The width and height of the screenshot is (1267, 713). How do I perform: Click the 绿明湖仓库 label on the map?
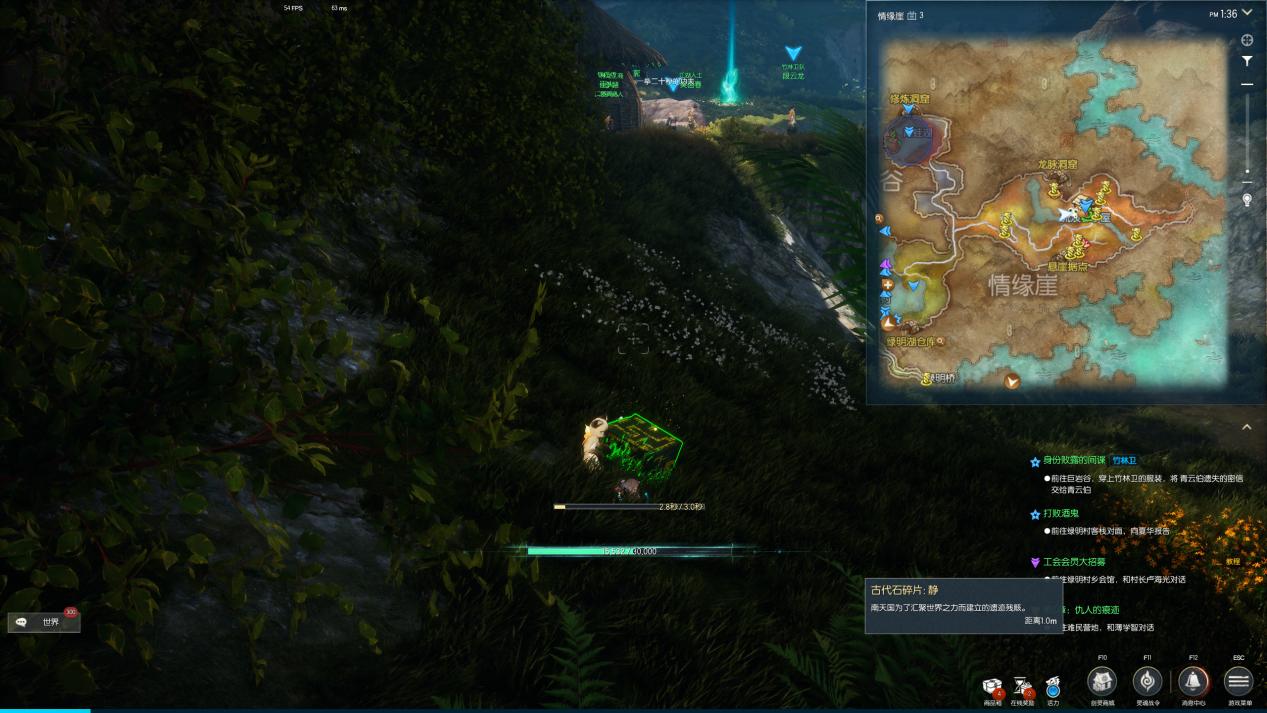tap(911, 341)
